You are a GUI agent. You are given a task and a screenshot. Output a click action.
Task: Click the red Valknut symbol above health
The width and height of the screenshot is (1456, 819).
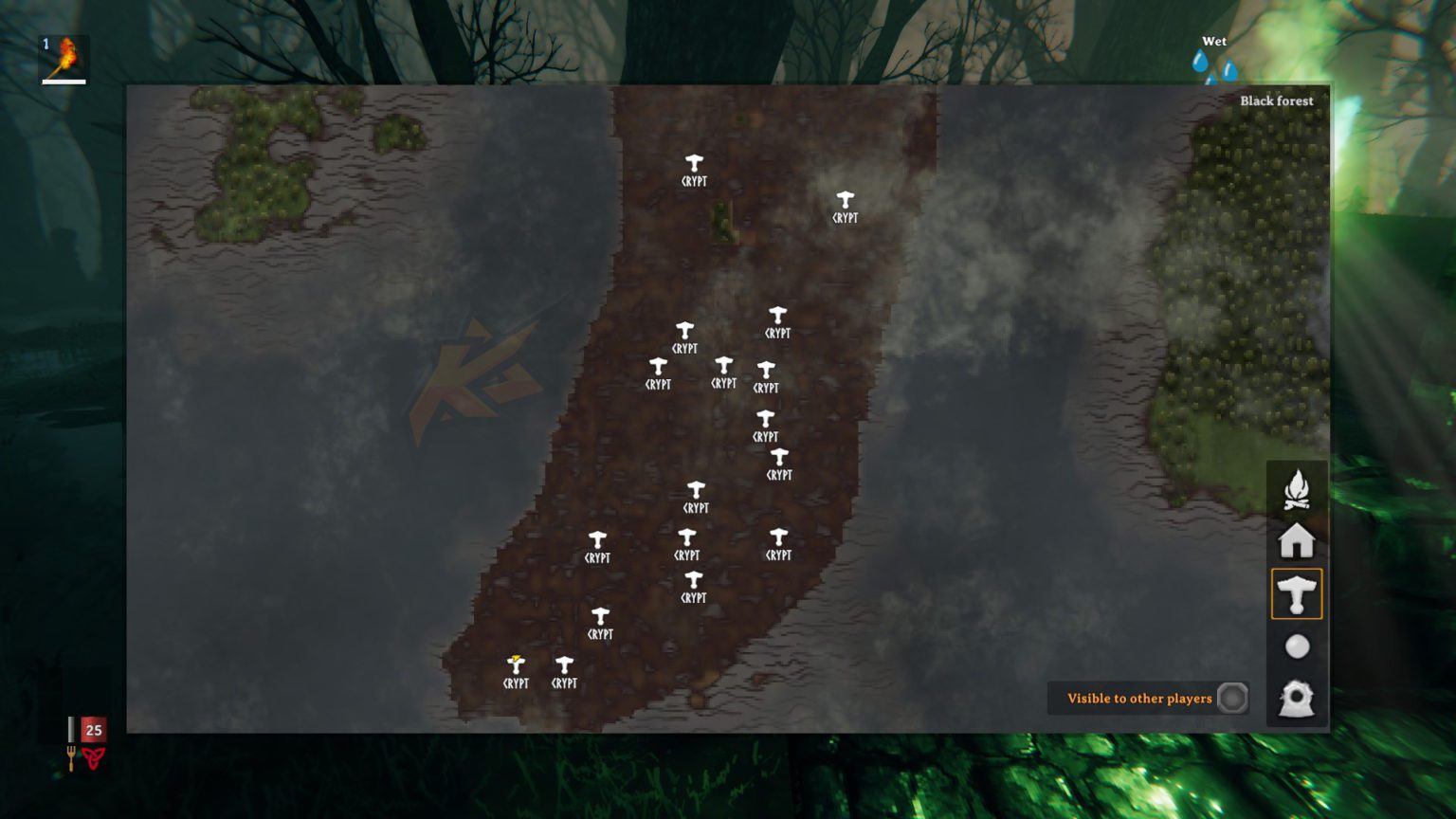[x=92, y=757]
